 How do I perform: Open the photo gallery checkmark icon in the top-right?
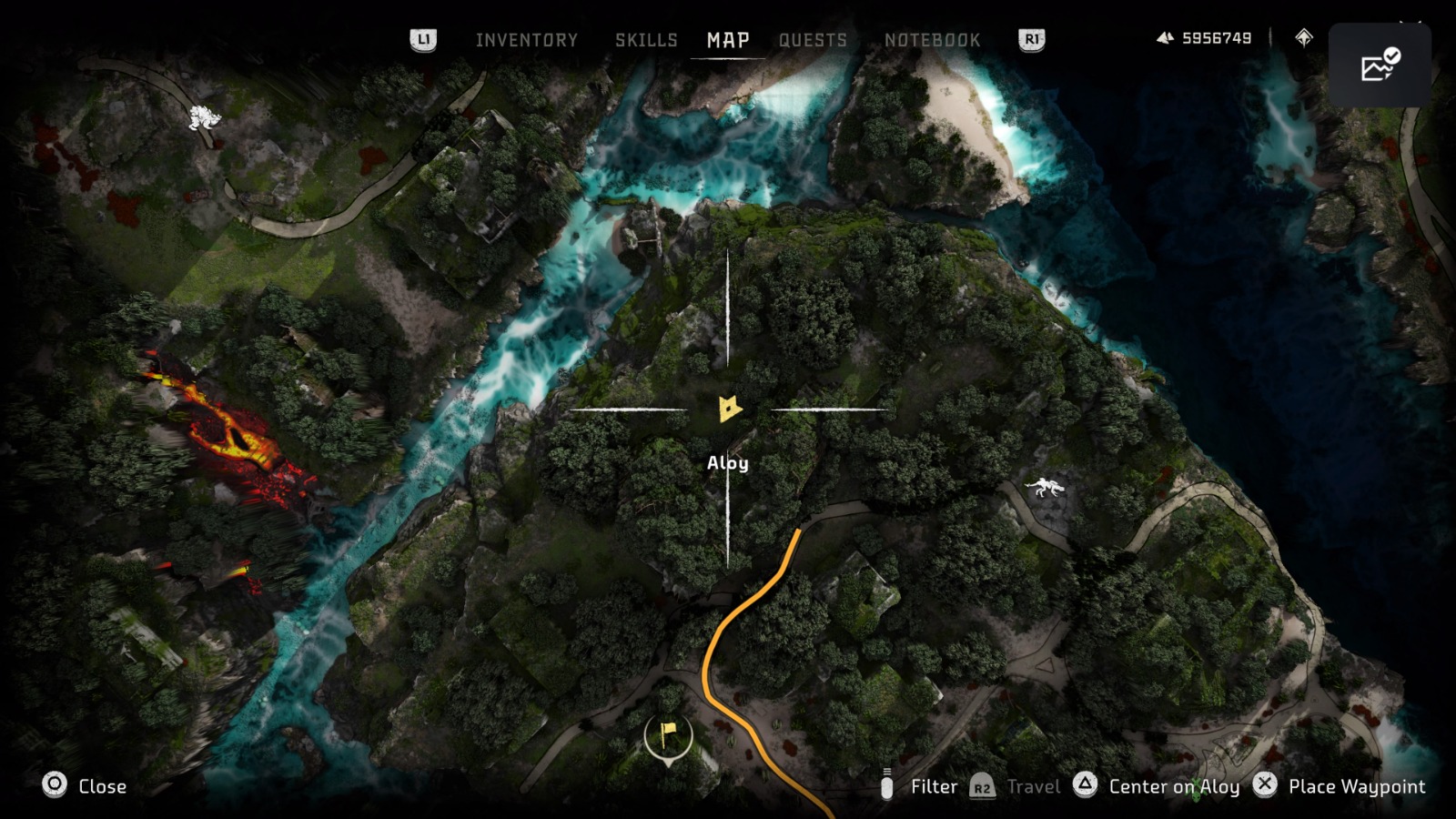pyautogui.click(x=1380, y=62)
